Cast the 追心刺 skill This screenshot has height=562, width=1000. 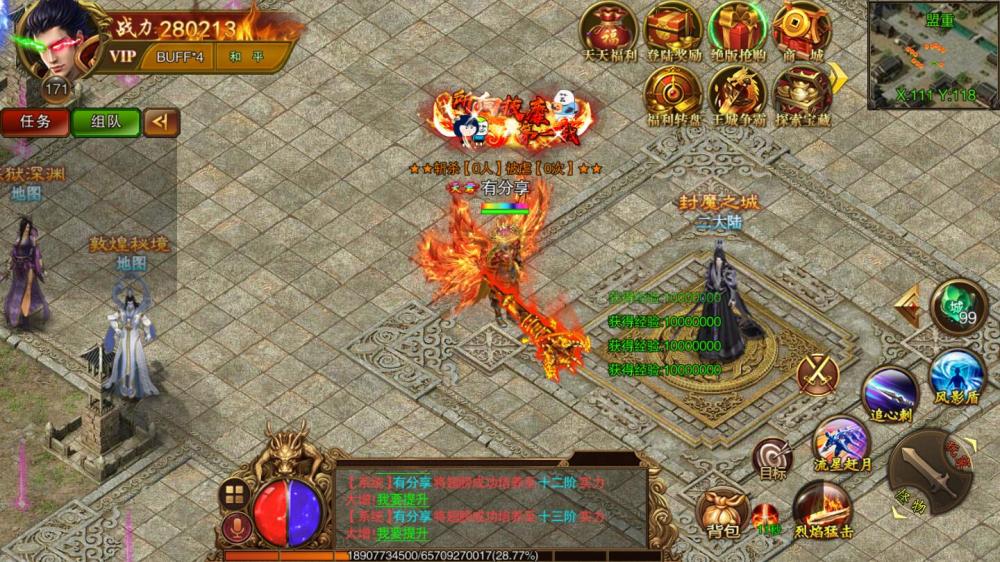tap(891, 390)
